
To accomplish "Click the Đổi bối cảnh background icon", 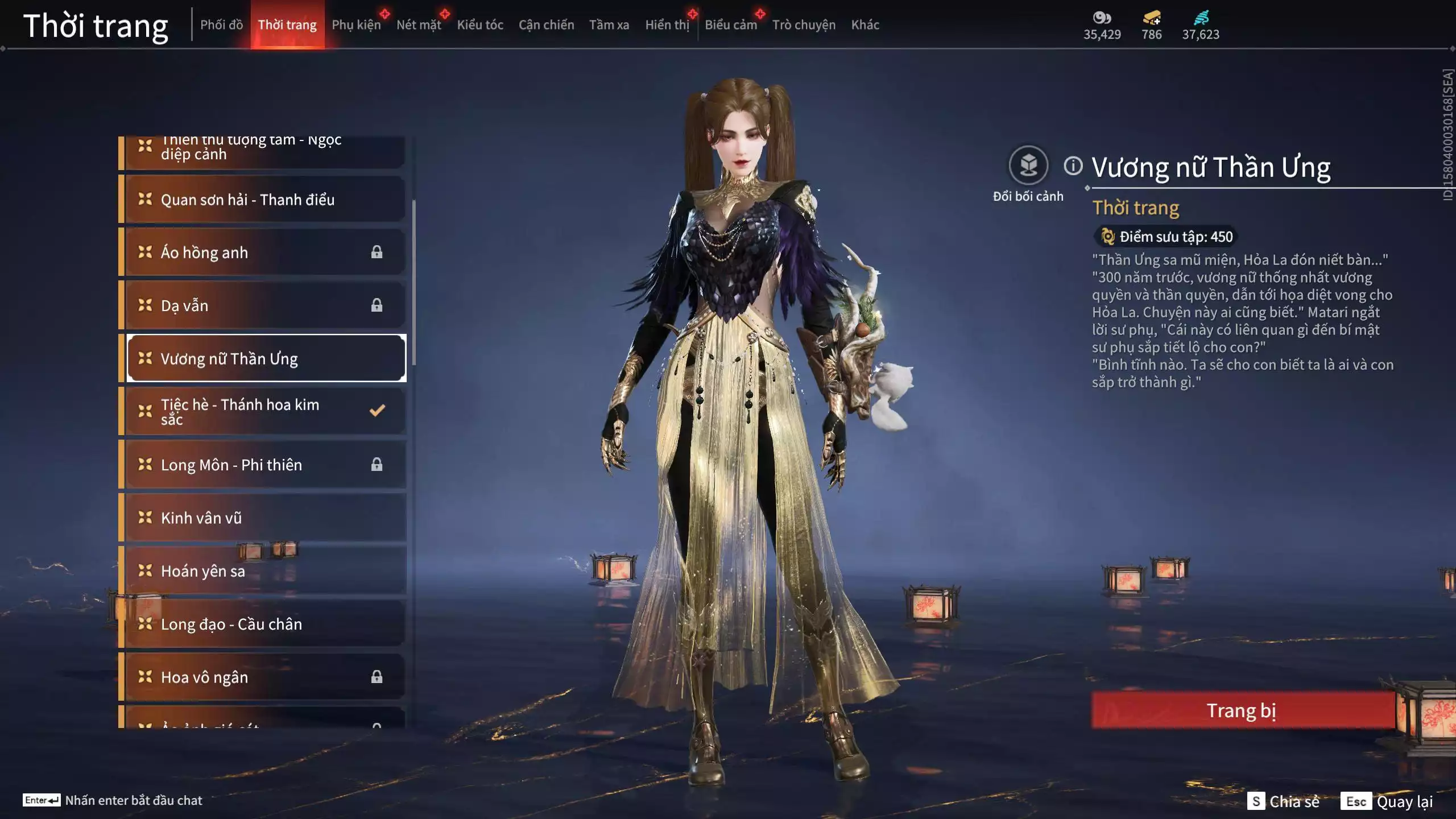I will [x=1028, y=166].
